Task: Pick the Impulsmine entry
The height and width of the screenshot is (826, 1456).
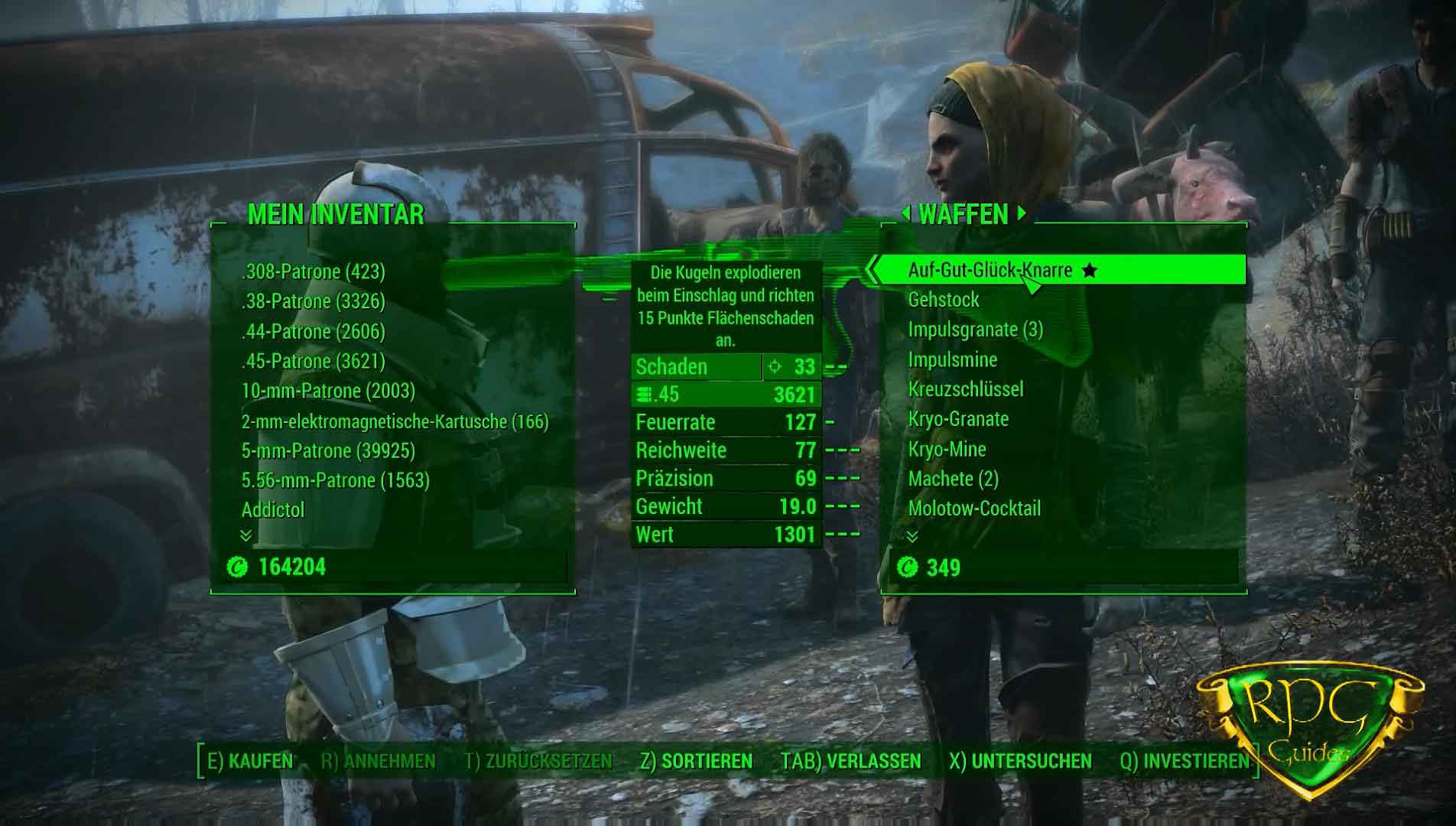Action: click(x=952, y=359)
